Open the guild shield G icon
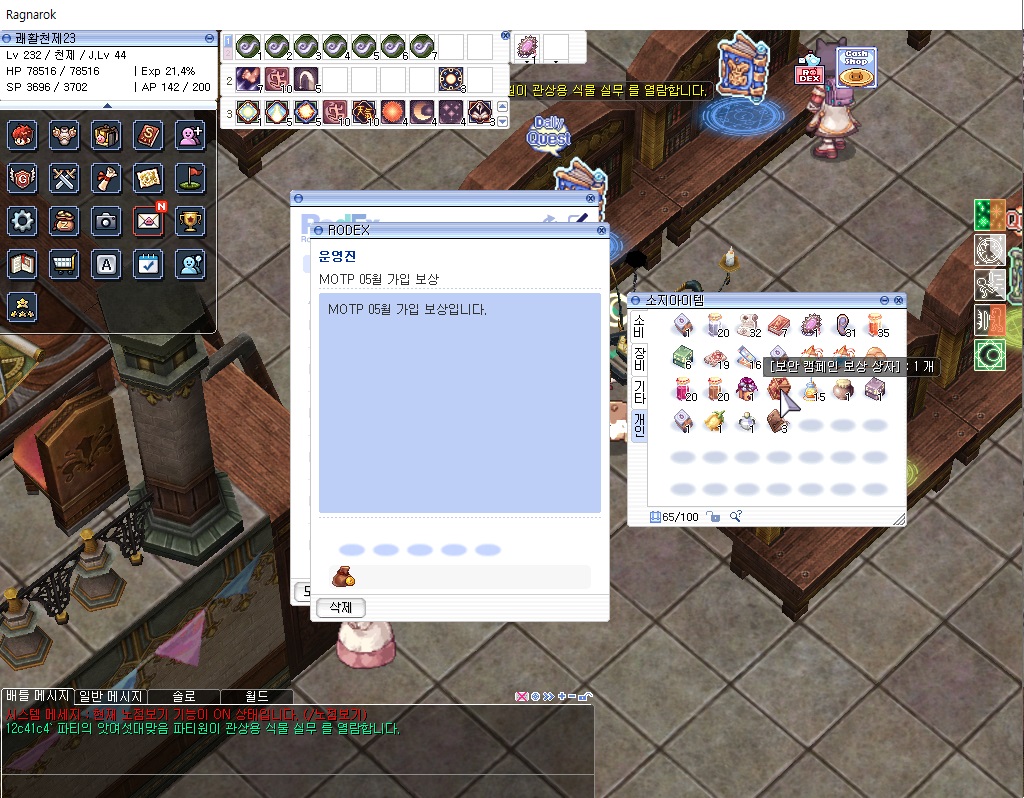Viewport: 1024px width, 798px height. pos(22,178)
